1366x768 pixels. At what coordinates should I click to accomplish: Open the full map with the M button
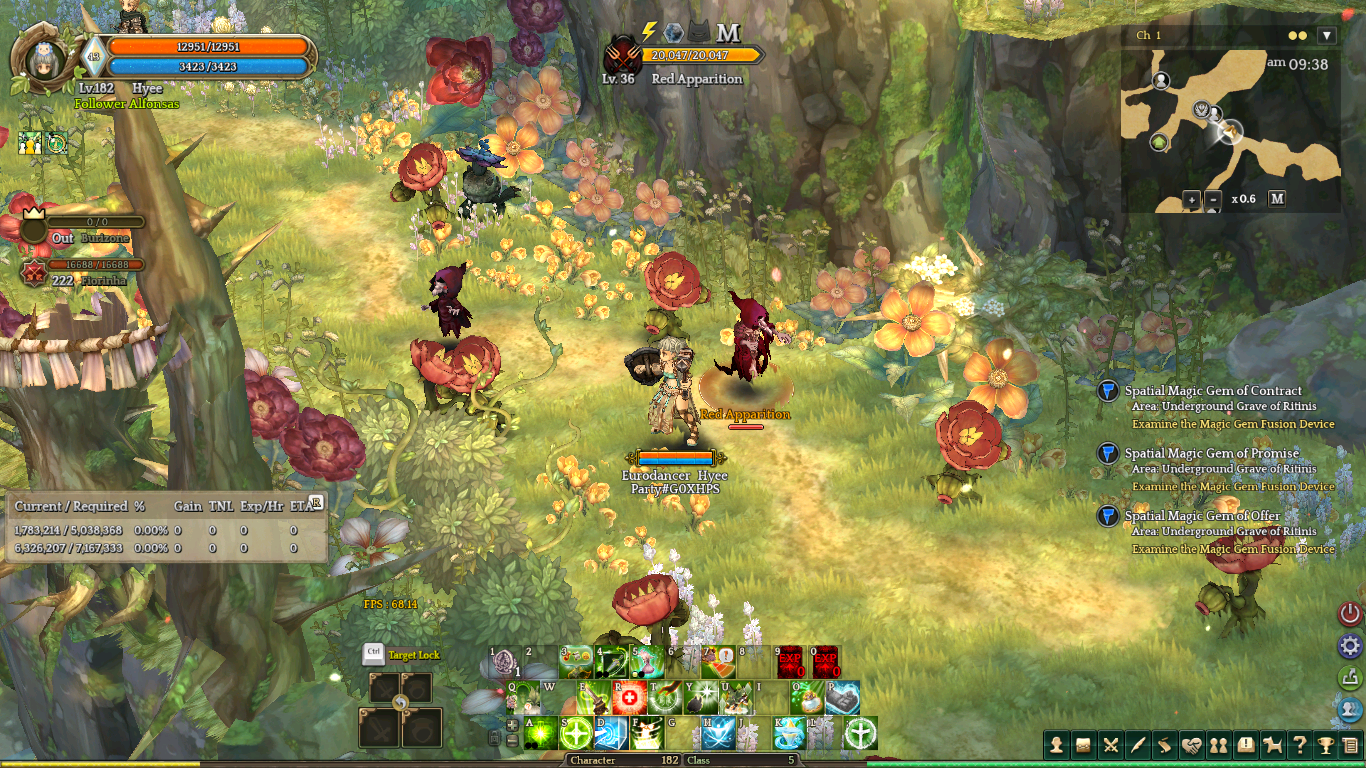tap(1277, 198)
